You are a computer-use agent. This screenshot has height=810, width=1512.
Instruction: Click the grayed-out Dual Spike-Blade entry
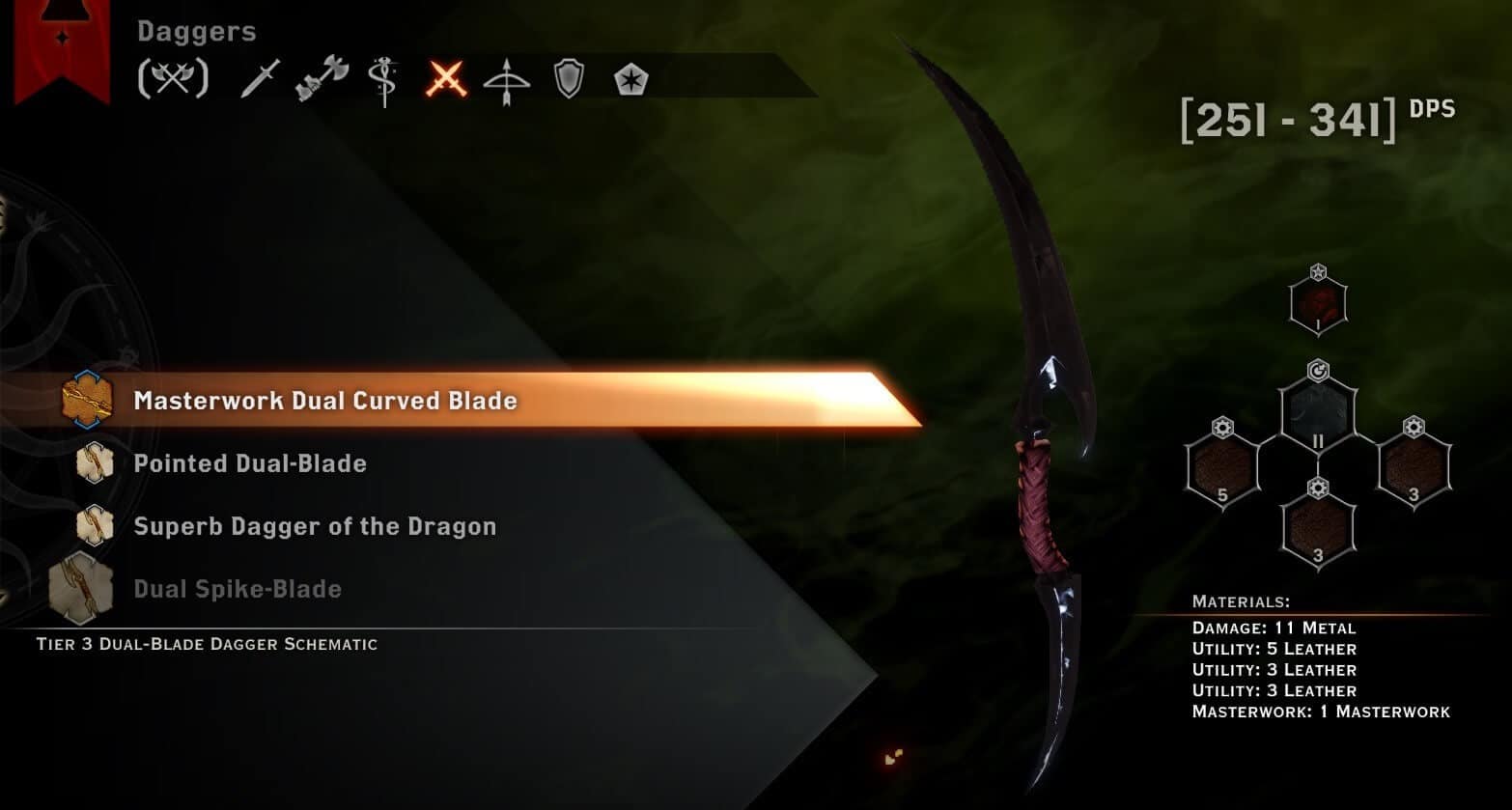[x=237, y=589]
